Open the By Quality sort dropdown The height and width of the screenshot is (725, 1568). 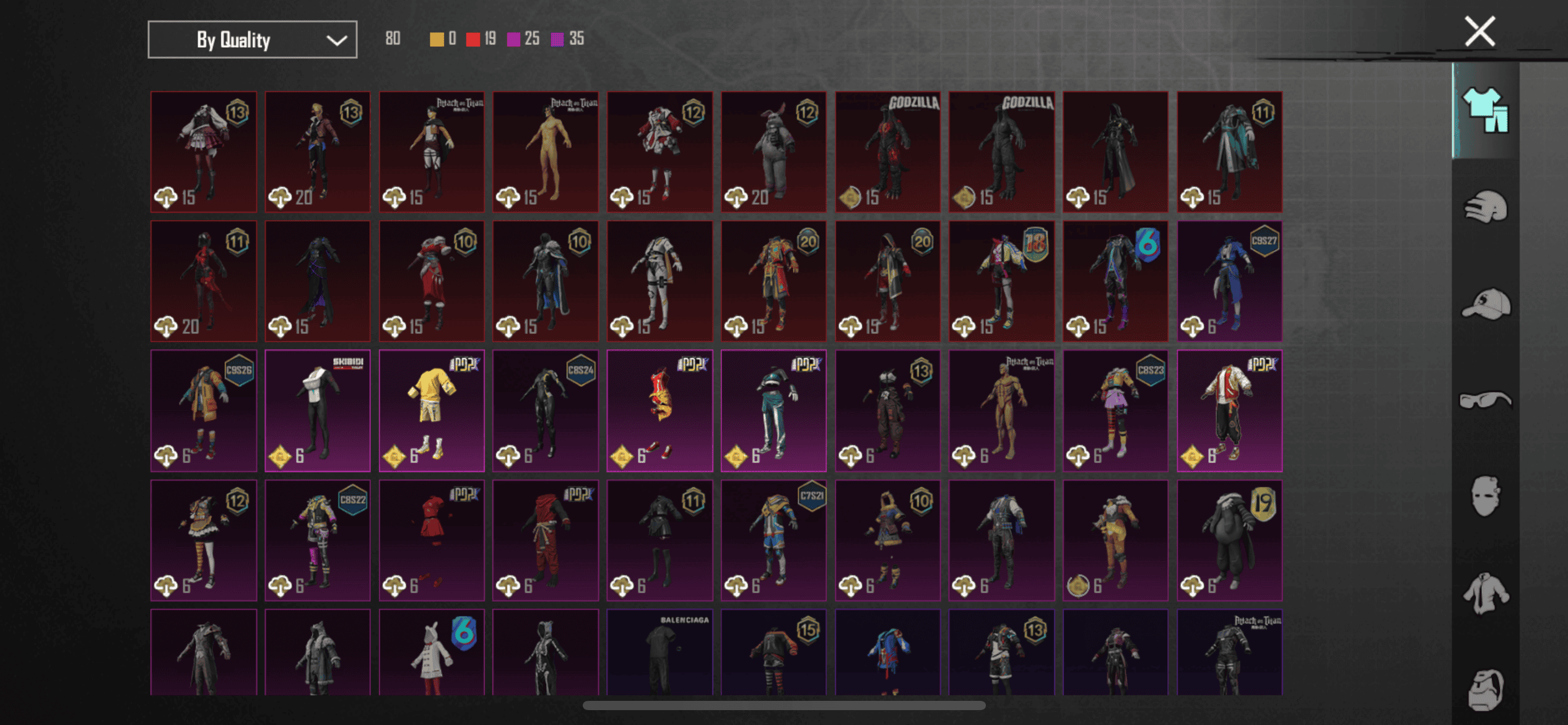click(x=252, y=40)
